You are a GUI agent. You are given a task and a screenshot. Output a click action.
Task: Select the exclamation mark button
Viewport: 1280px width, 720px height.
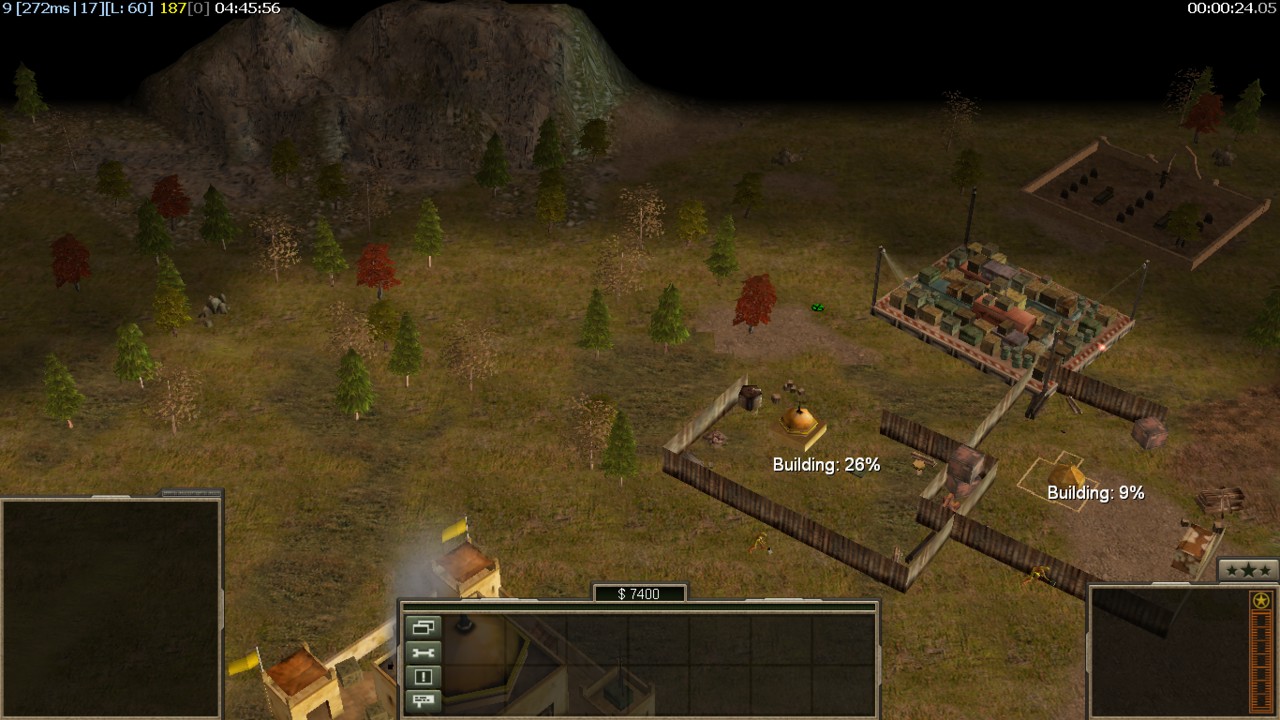click(x=423, y=676)
